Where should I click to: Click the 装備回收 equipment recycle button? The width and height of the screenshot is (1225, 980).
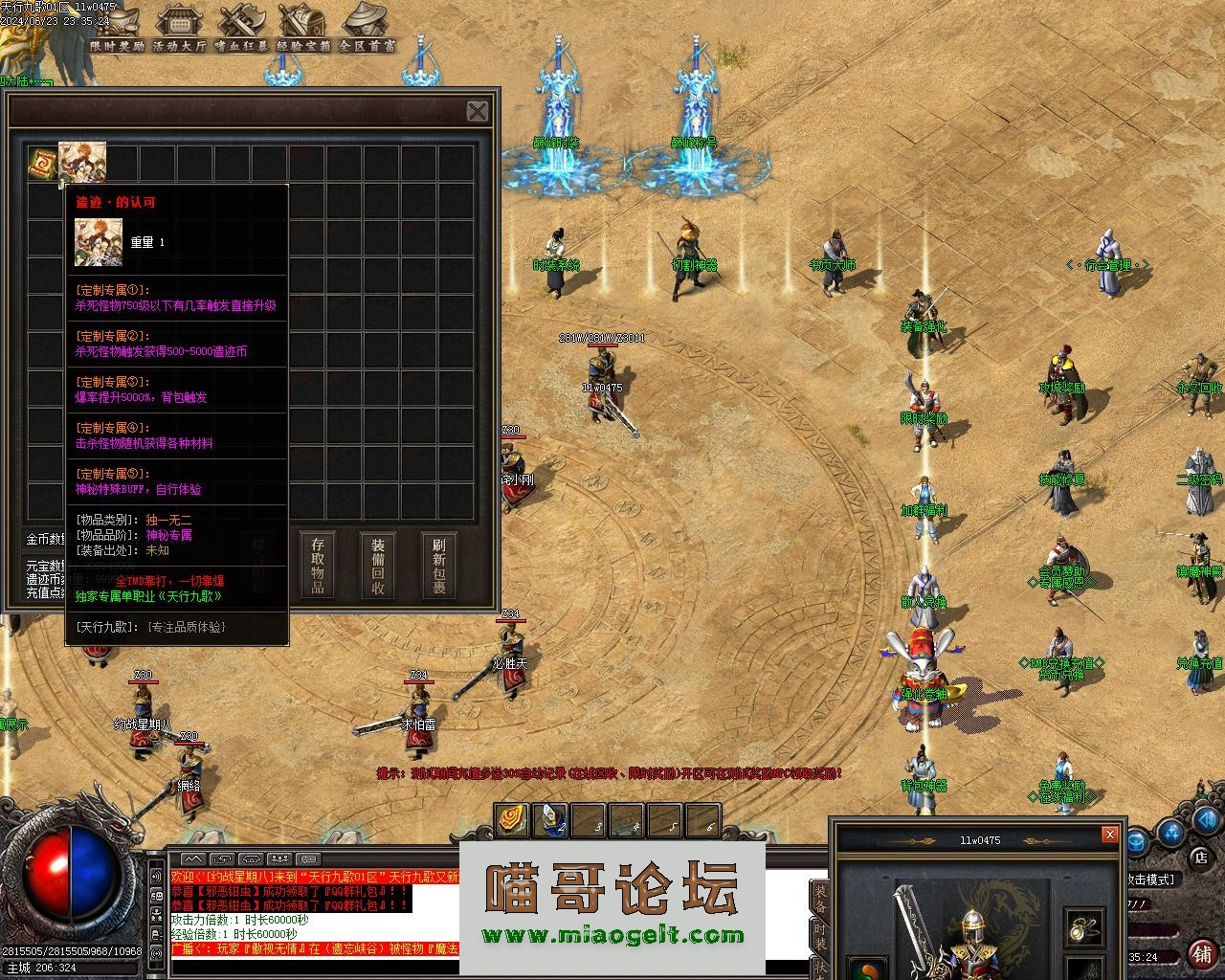click(378, 565)
